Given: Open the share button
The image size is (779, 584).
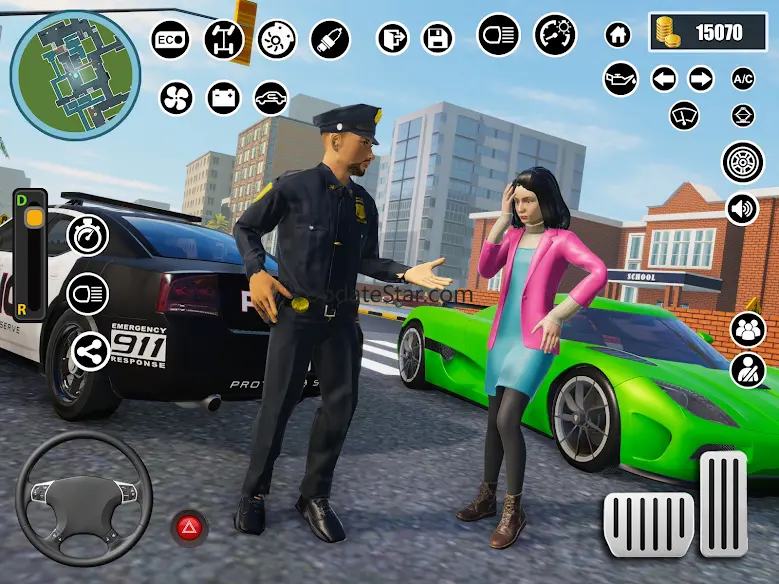Looking at the screenshot, I should (88, 350).
